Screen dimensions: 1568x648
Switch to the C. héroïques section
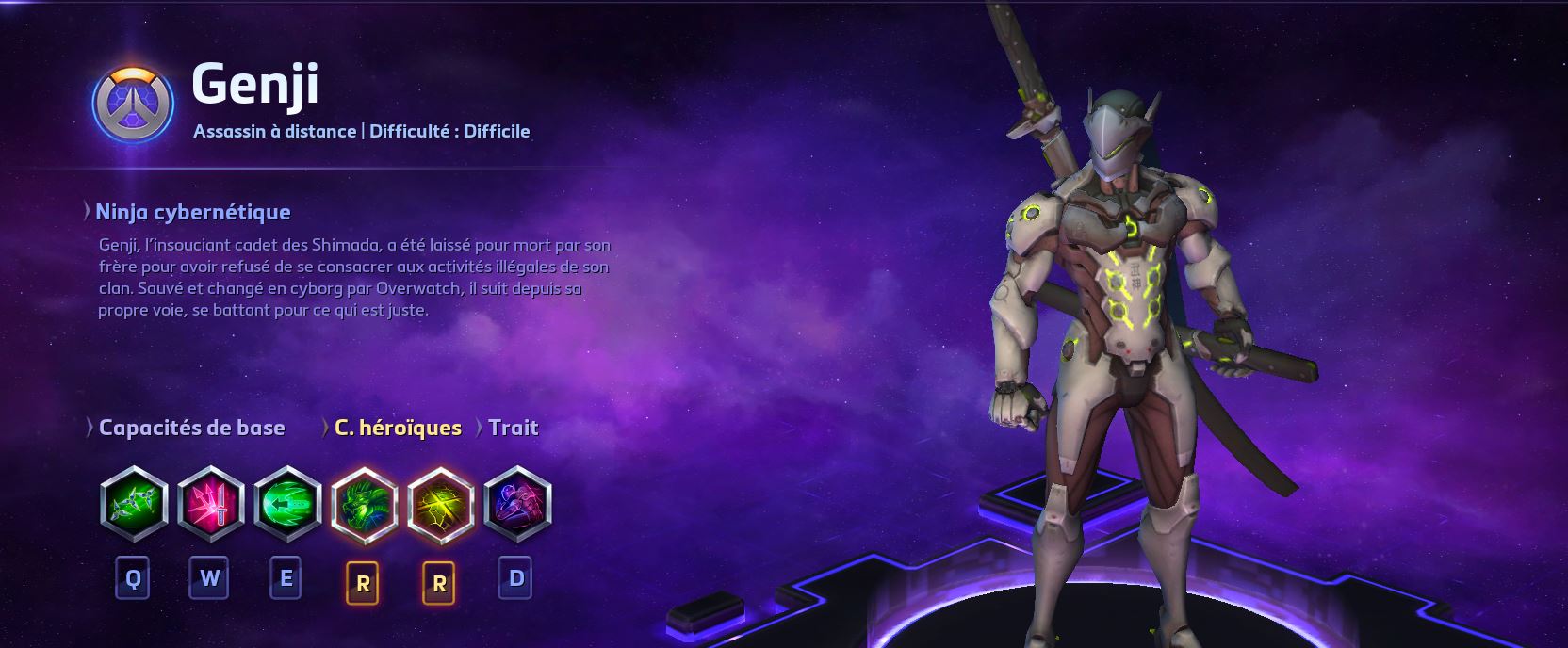(397, 428)
